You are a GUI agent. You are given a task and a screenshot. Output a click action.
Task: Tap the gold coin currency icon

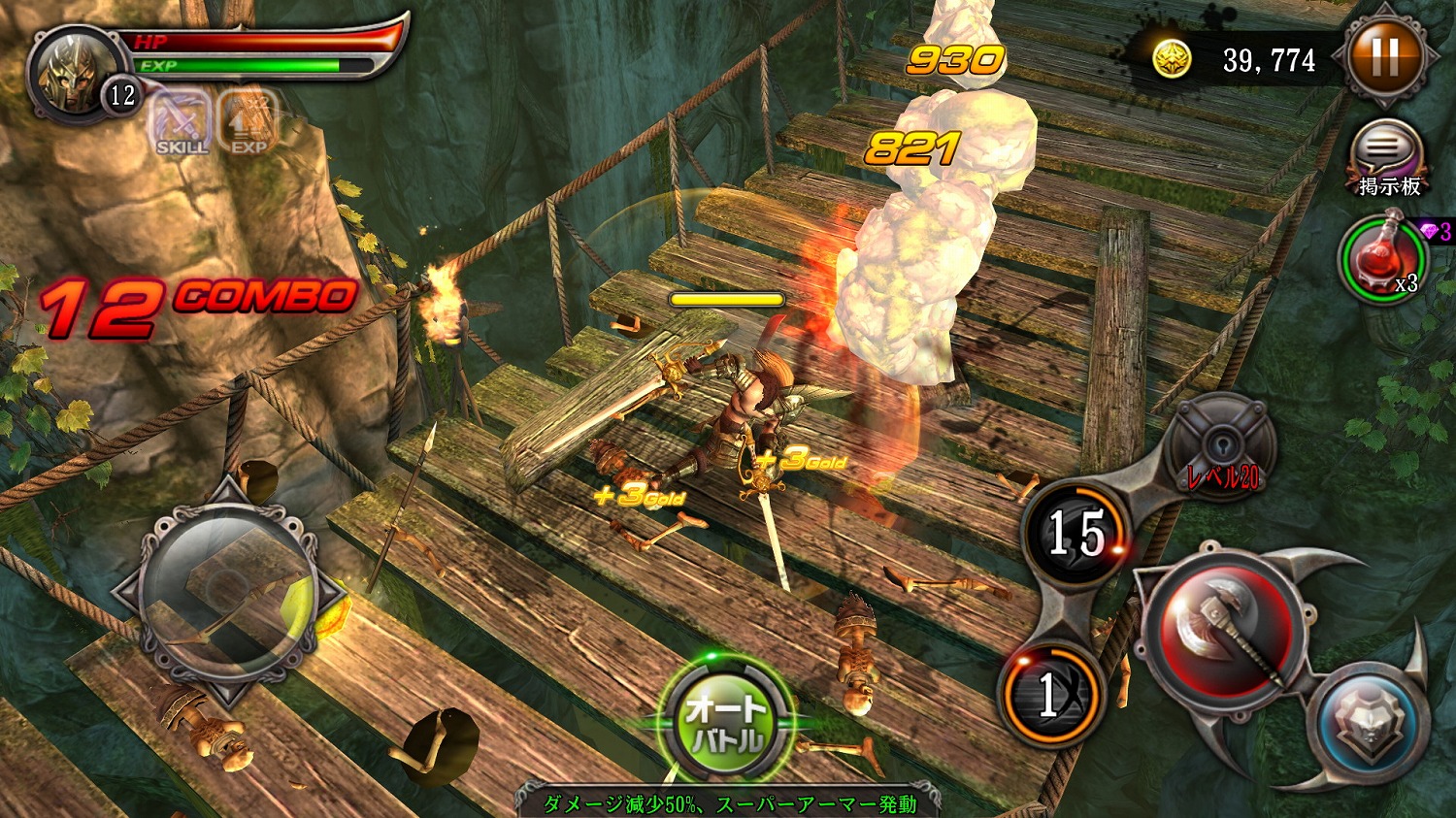pos(1172,59)
